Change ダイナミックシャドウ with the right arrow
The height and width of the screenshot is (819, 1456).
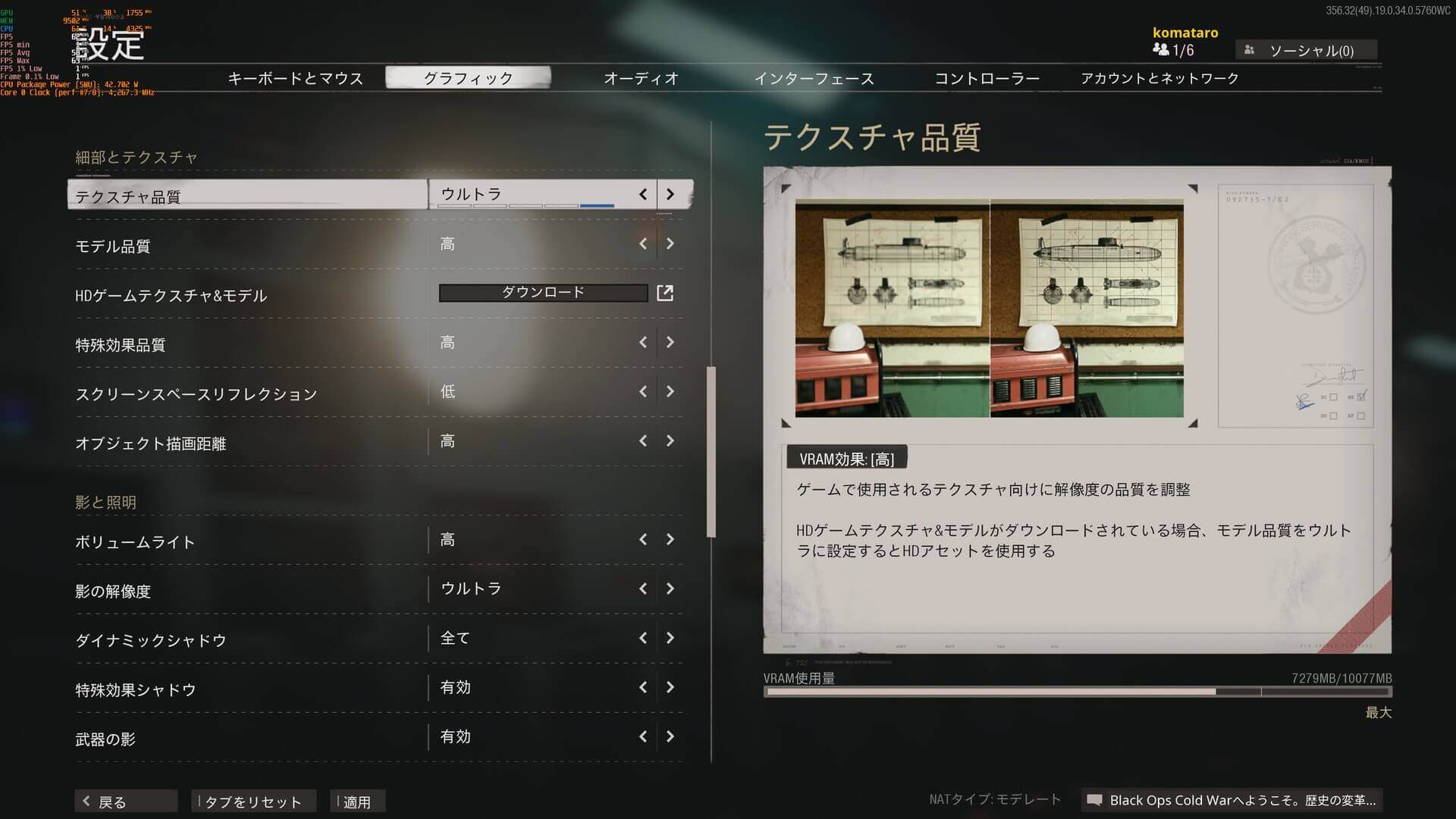point(670,638)
